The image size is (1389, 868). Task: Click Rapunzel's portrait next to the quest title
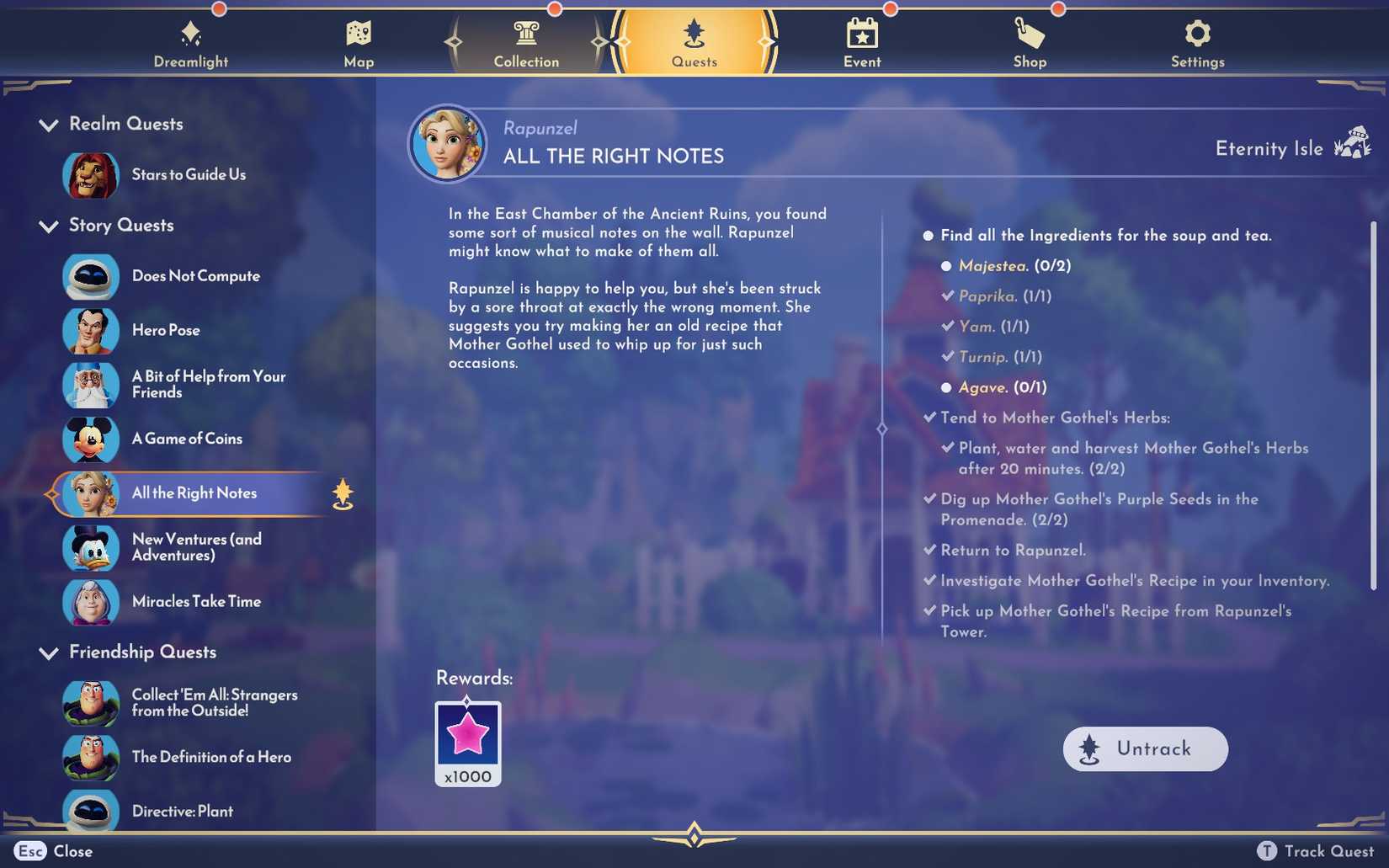coord(447,143)
